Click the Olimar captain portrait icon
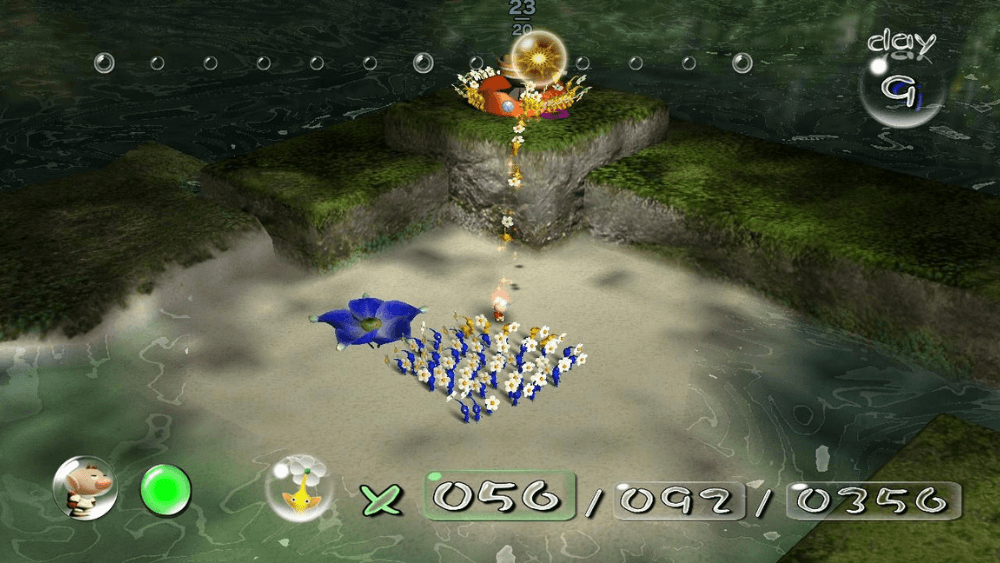Viewport: 1000px width, 563px height. point(85,489)
